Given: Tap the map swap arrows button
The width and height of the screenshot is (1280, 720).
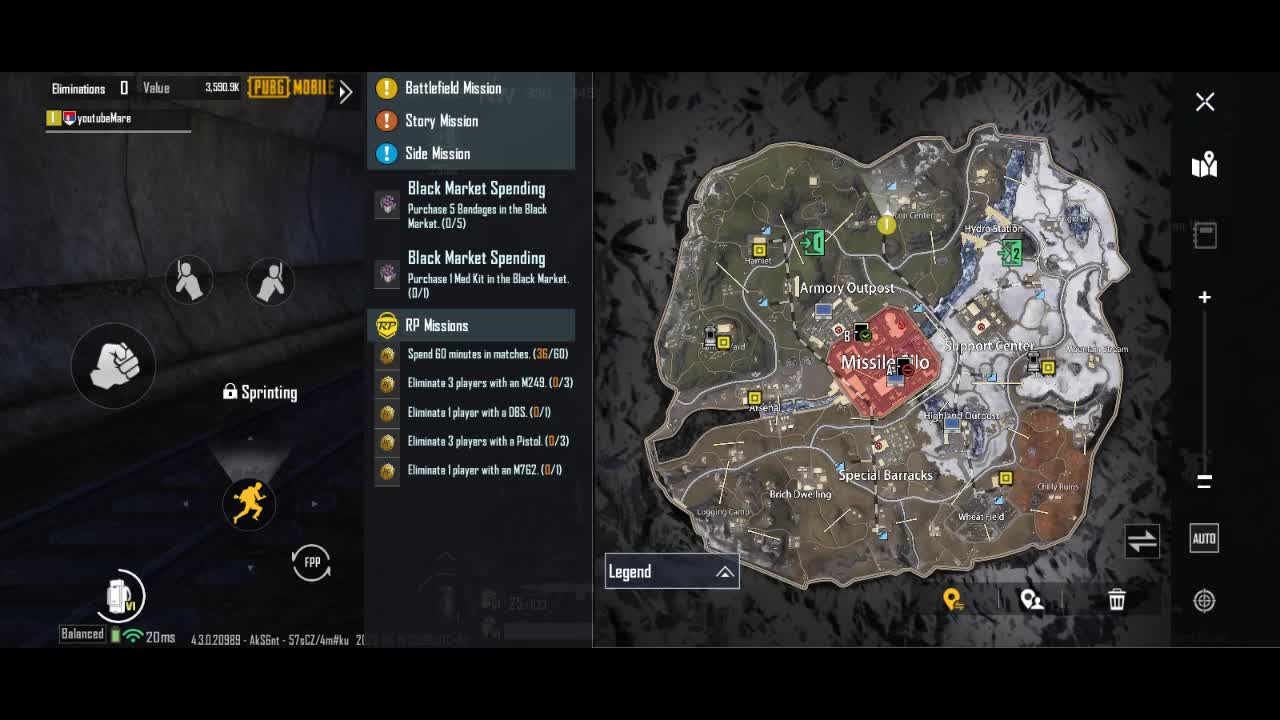Looking at the screenshot, I should click(x=1142, y=541).
